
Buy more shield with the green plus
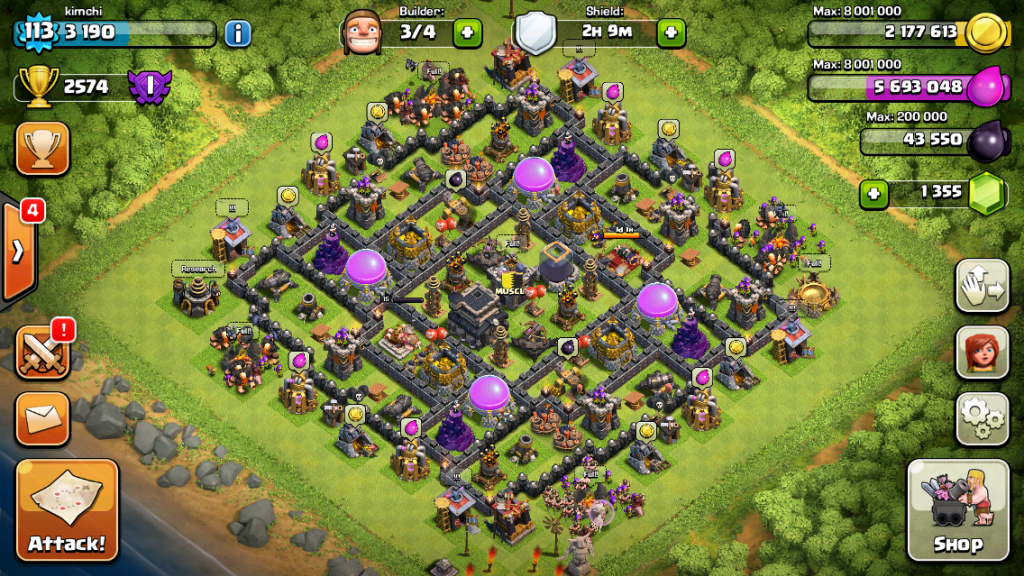tap(671, 33)
